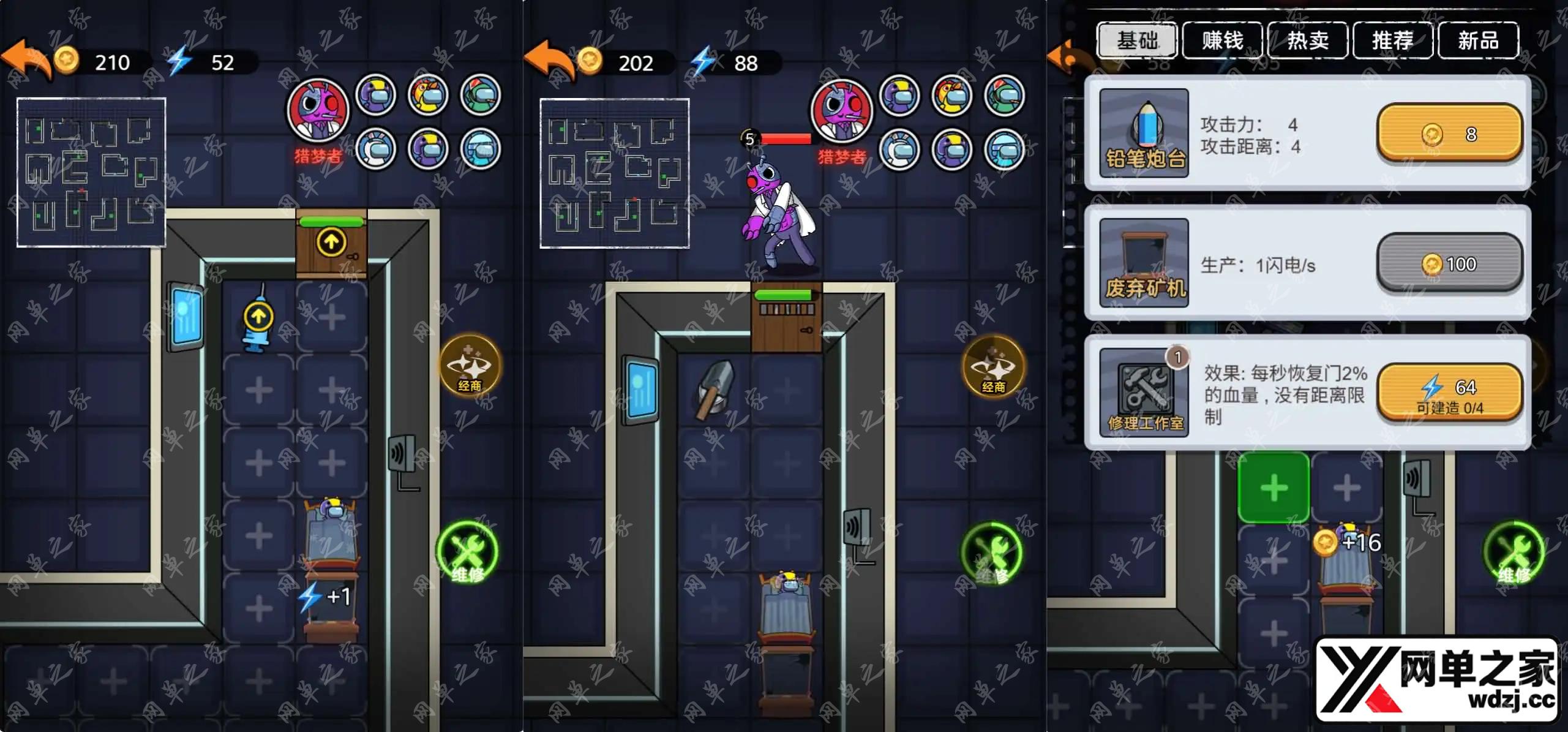This screenshot has width=1568, height=732.
Task: Select the 修理工作室 wrench icon
Action: pyautogui.click(x=1144, y=393)
